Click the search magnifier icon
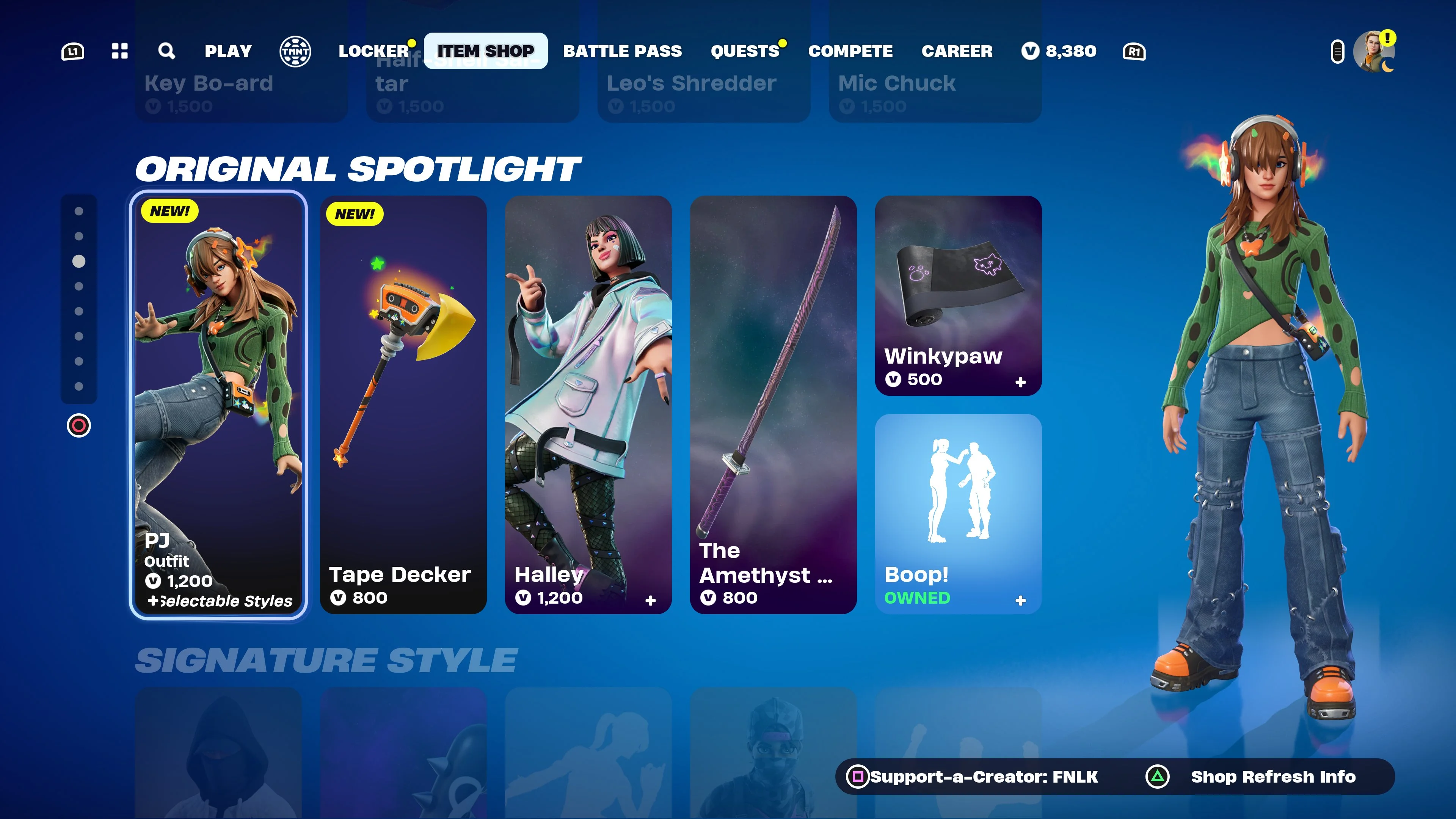1456x819 pixels. [x=166, y=52]
